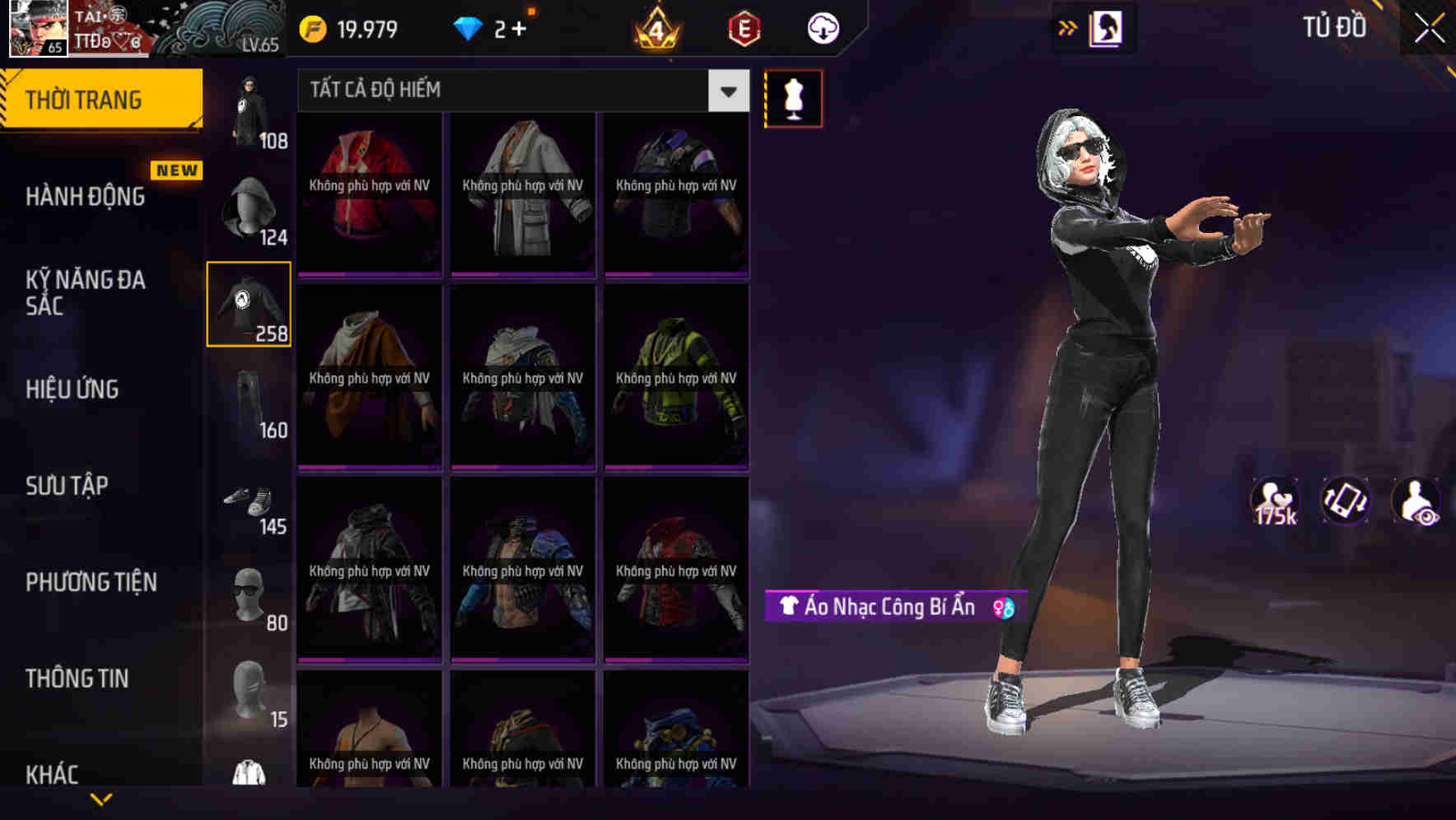1456x820 pixels.
Task: Open the cloud download icon in the top bar
Action: click(x=821, y=27)
